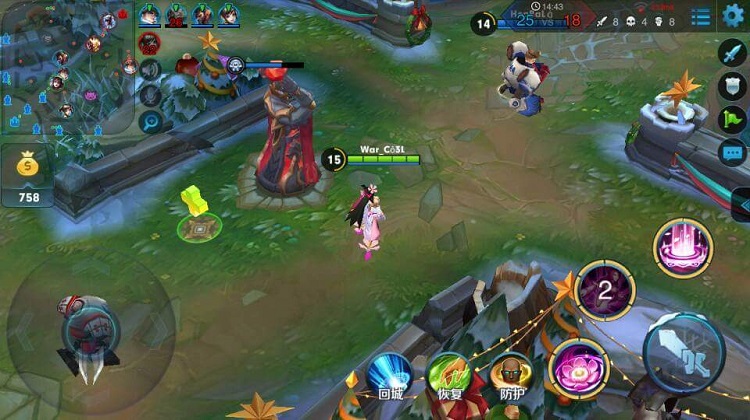The image size is (750, 420).
Task: Activate the 防护 summoner spell
Action: 510,376
